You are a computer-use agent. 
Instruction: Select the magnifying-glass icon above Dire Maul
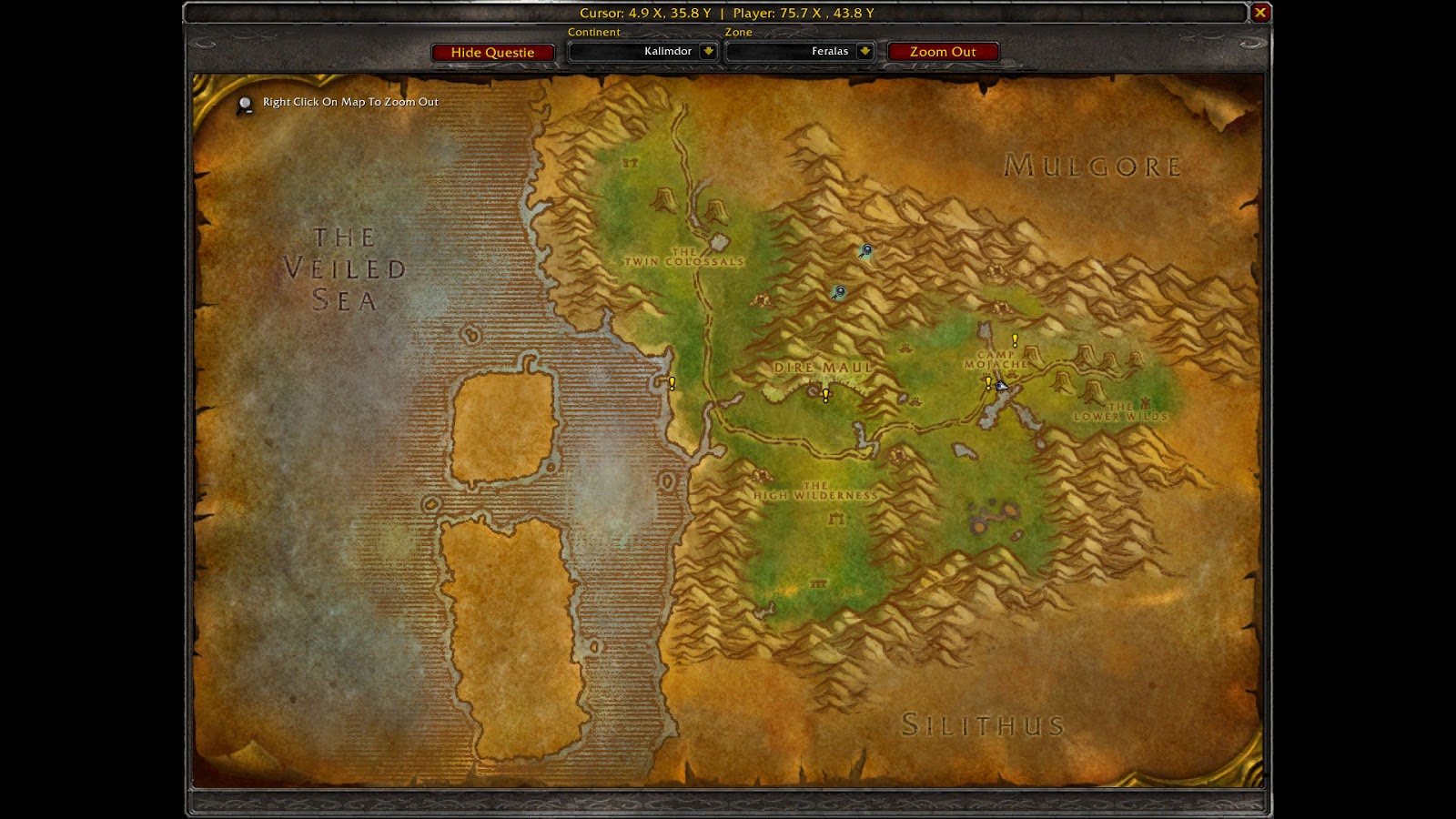838,292
